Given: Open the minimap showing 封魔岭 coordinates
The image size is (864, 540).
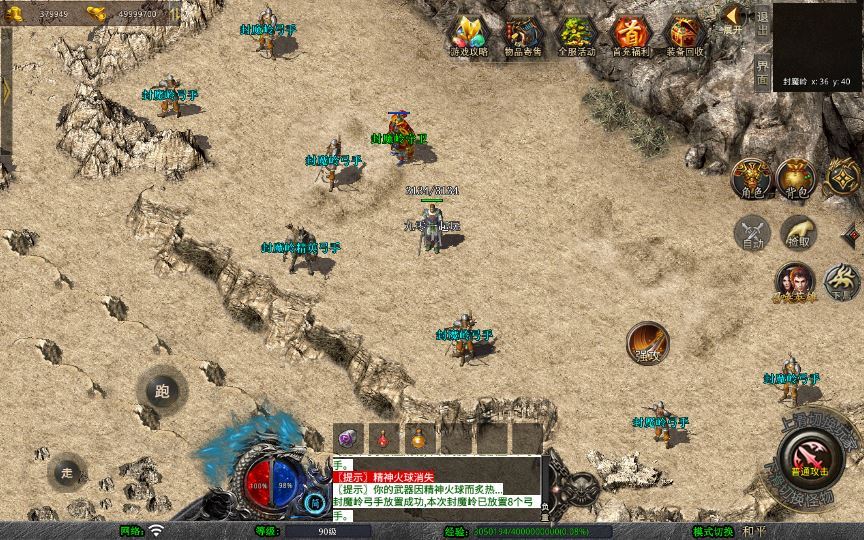Looking at the screenshot, I should coord(817,44).
